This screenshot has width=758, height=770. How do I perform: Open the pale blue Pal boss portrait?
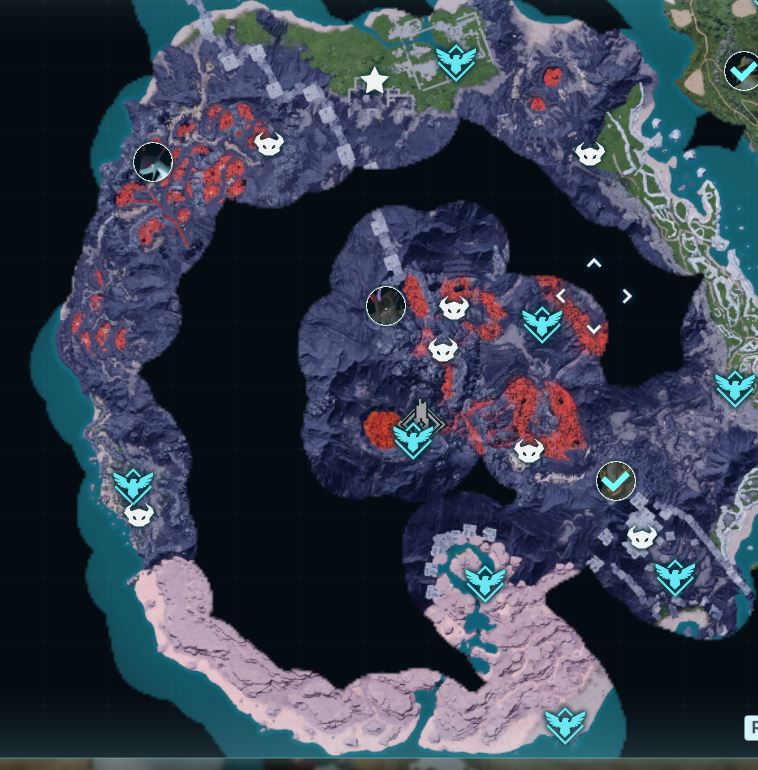(153, 161)
